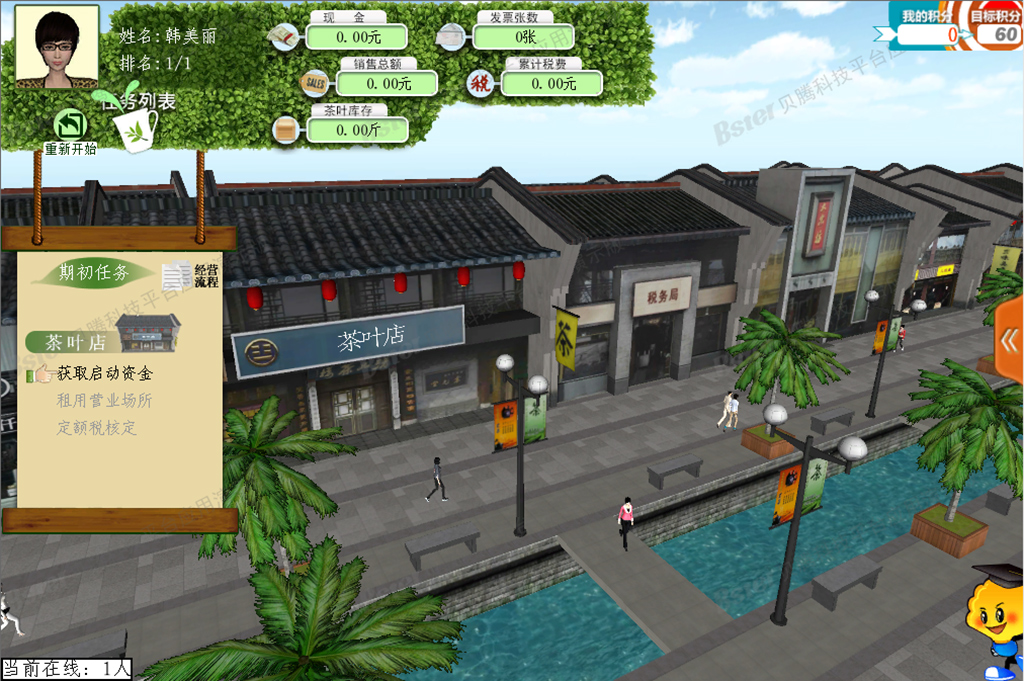The width and height of the screenshot is (1024, 681).
Task: Click the player avatar portrait
Action: pyautogui.click(x=56, y=46)
